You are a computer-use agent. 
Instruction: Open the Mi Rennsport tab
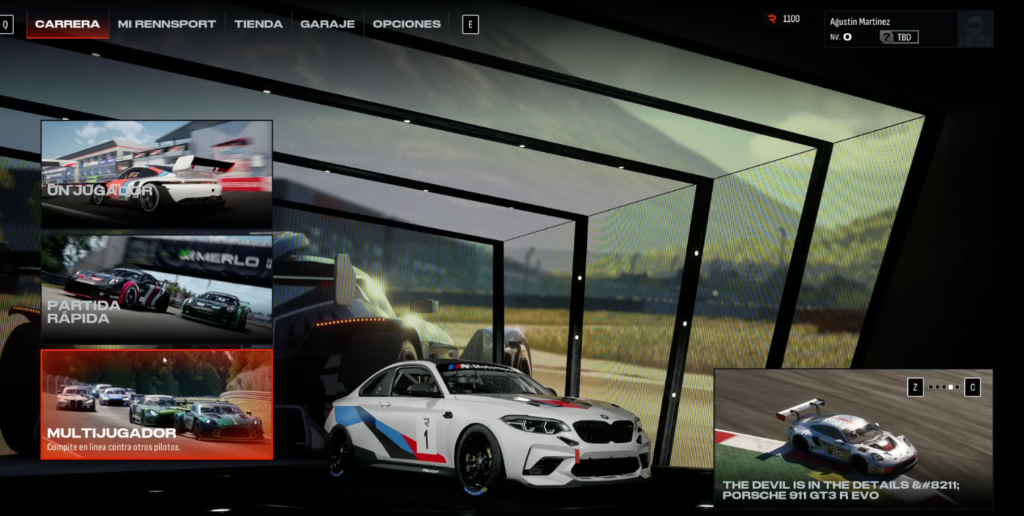click(x=166, y=24)
